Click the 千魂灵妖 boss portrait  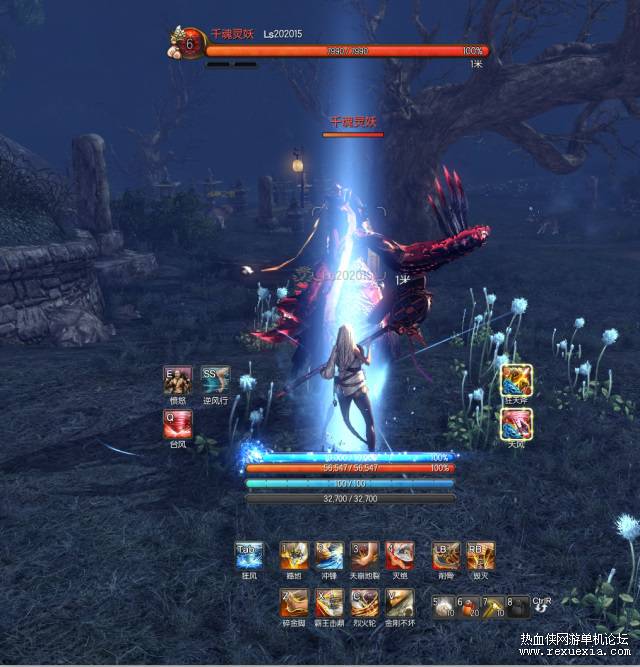pos(185,42)
